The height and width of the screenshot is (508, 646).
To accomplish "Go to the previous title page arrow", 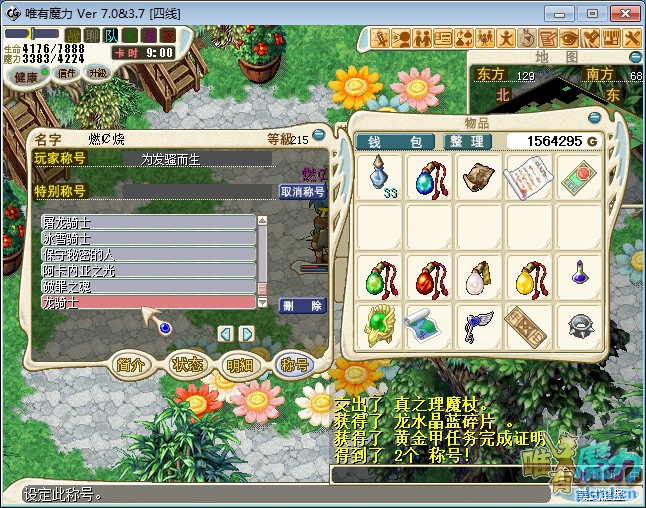I will (226, 333).
